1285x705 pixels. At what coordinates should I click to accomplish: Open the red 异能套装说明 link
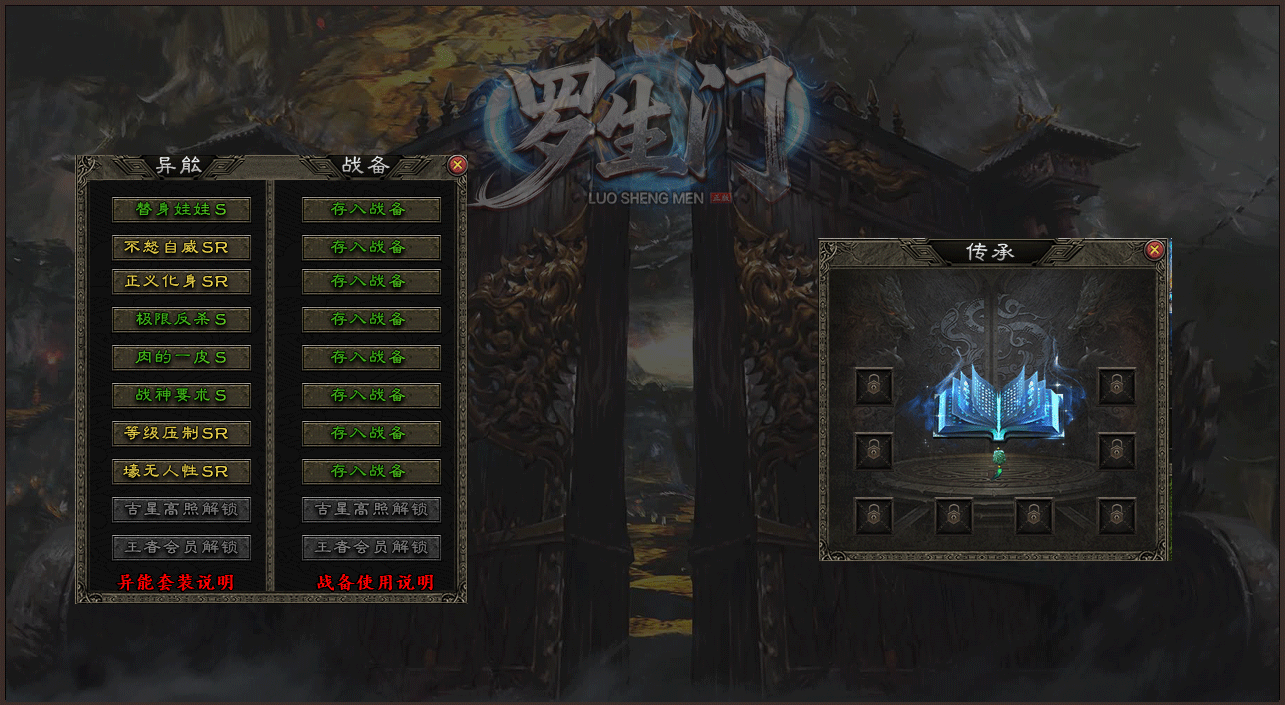point(176,582)
